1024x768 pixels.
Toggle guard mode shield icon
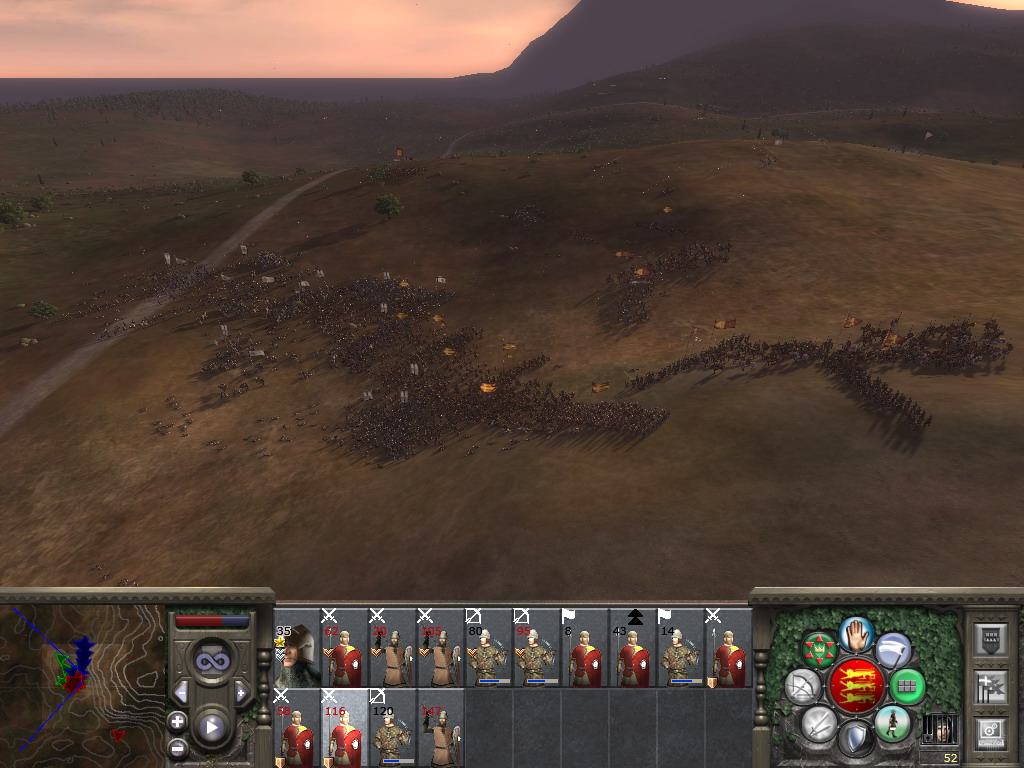point(855,738)
